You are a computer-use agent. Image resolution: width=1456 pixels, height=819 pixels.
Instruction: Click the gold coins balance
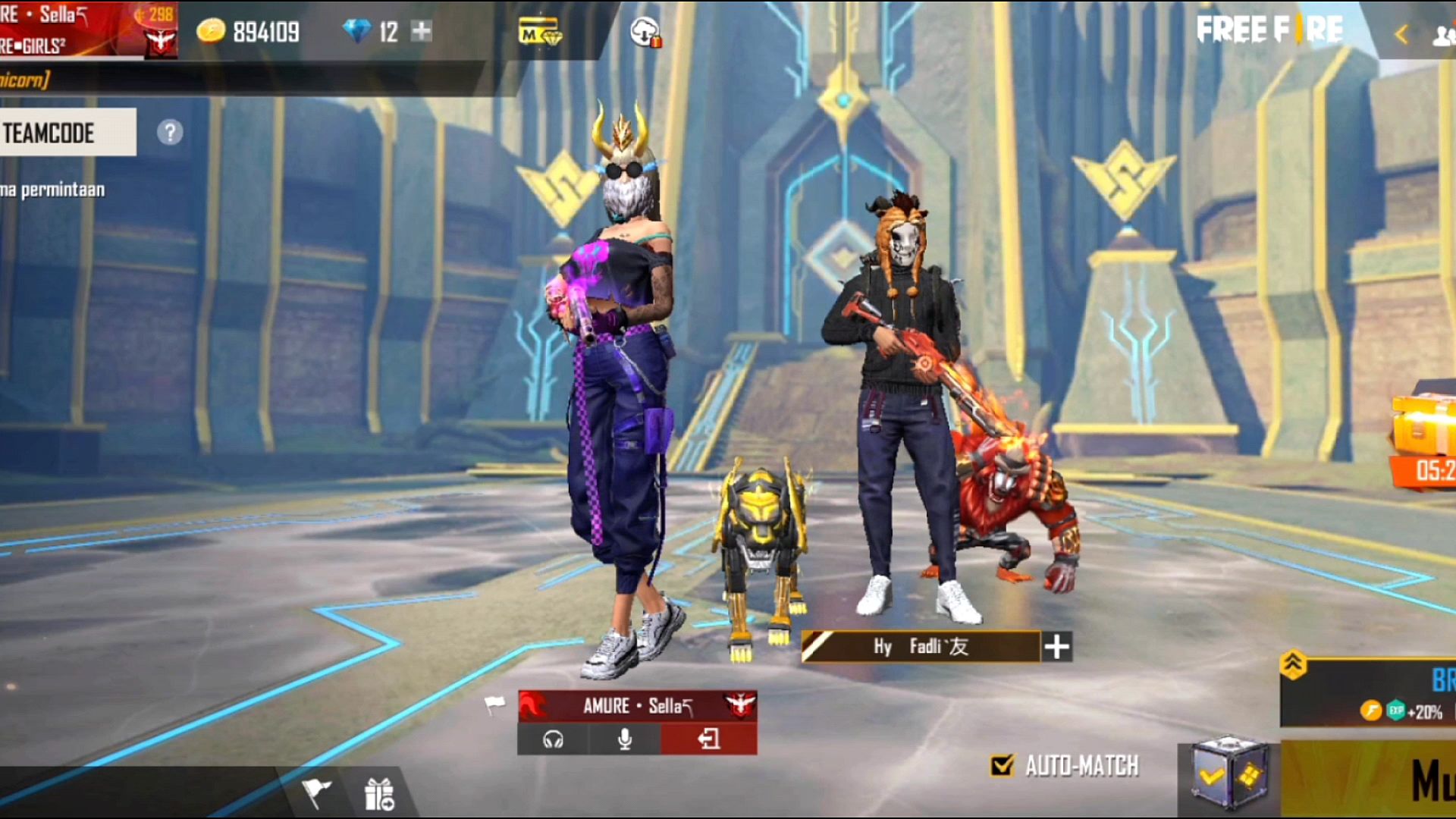249,32
